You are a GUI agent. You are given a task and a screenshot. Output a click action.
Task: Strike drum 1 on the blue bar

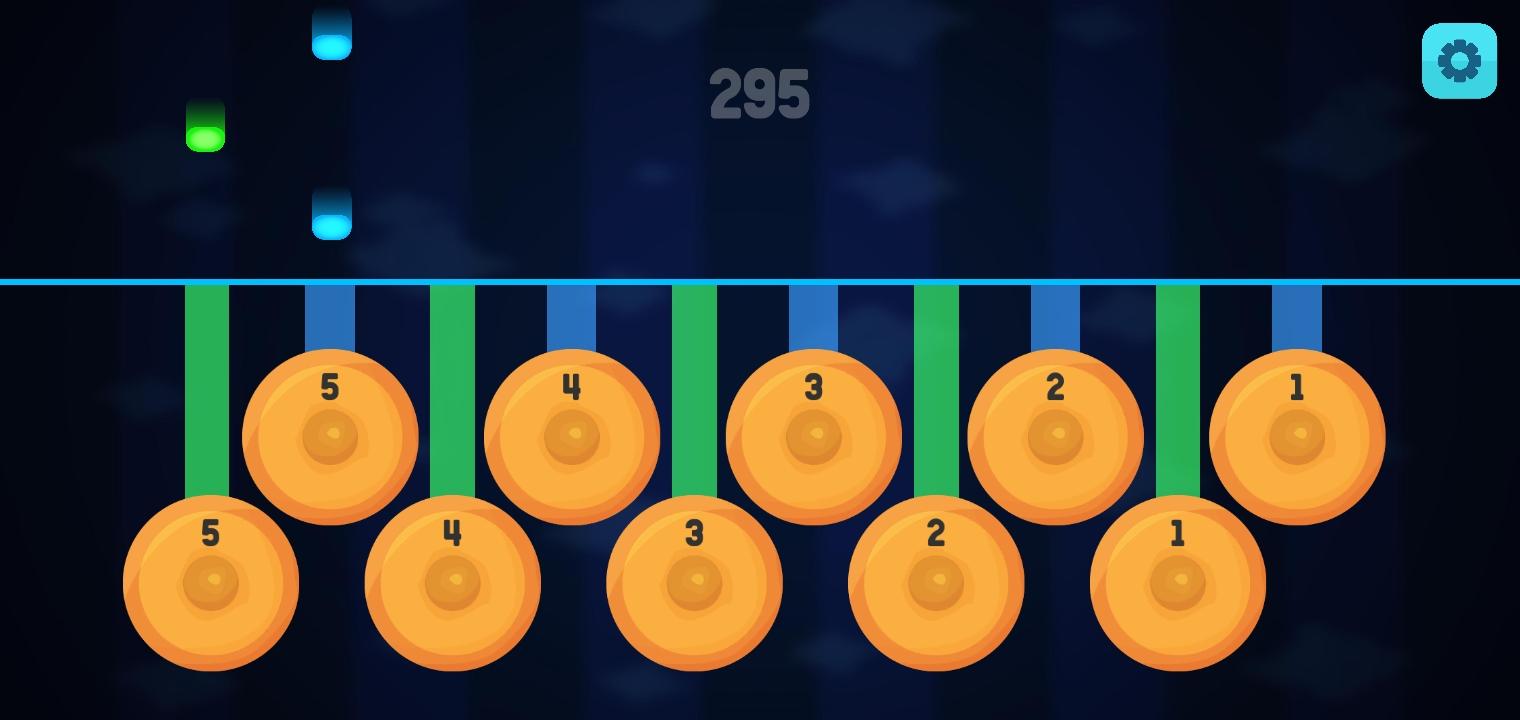[x=1297, y=436]
